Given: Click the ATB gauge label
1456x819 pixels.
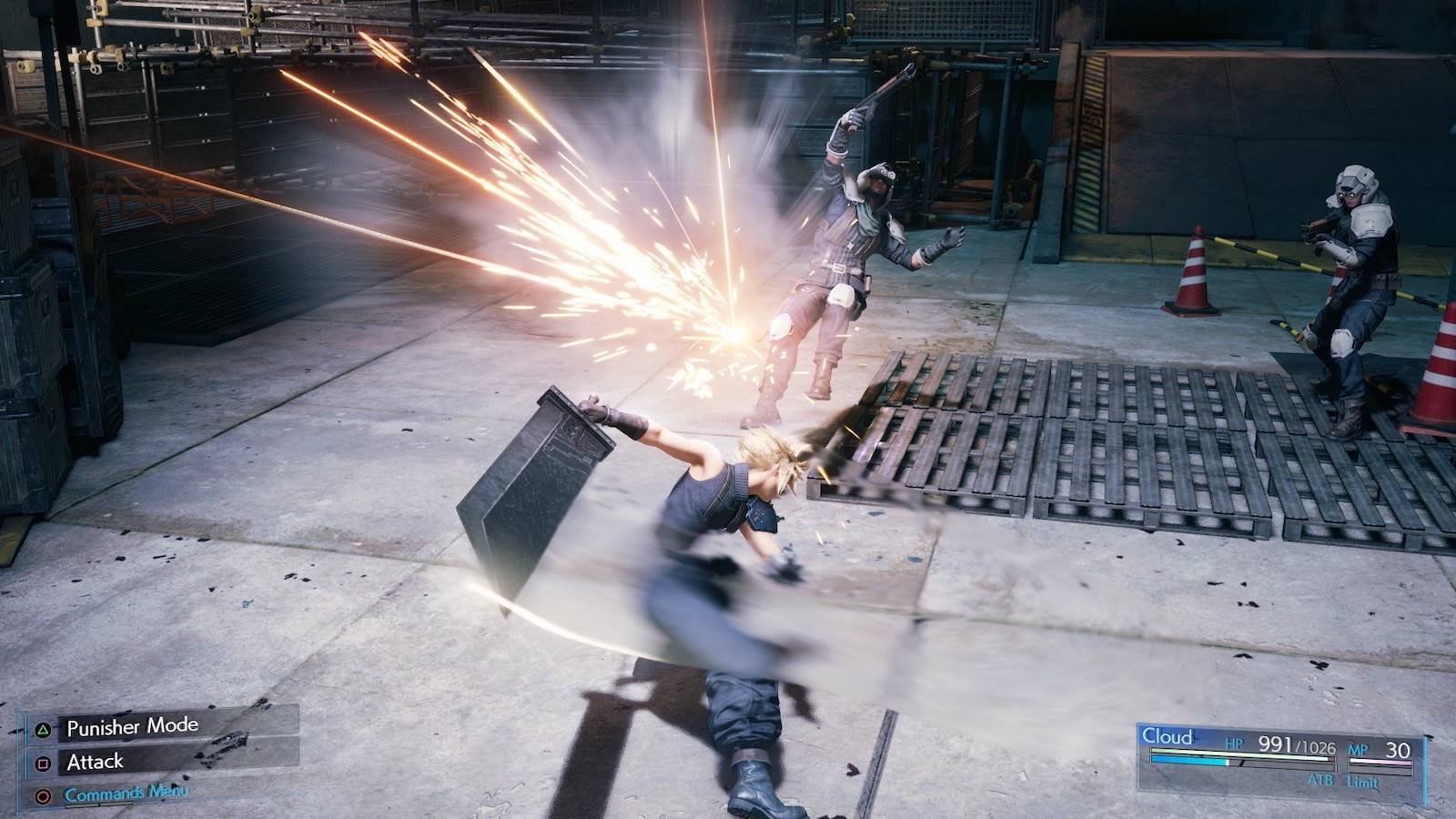Looking at the screenshot, I should pyautogui.click(x=1320, y=781).
